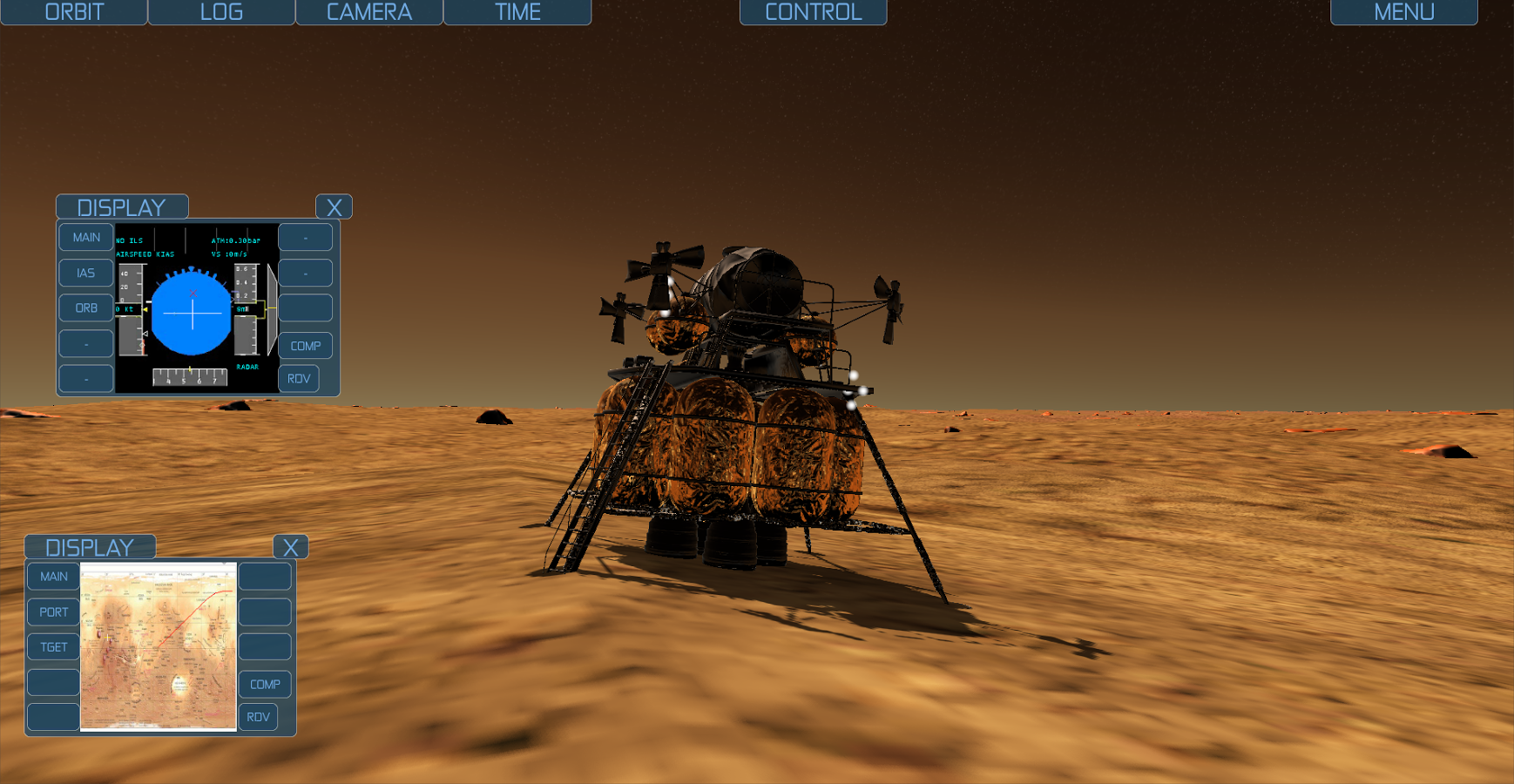Open the CAMERA menu
This screenshot has width=1514, height=784.
(x=369, y=12)
